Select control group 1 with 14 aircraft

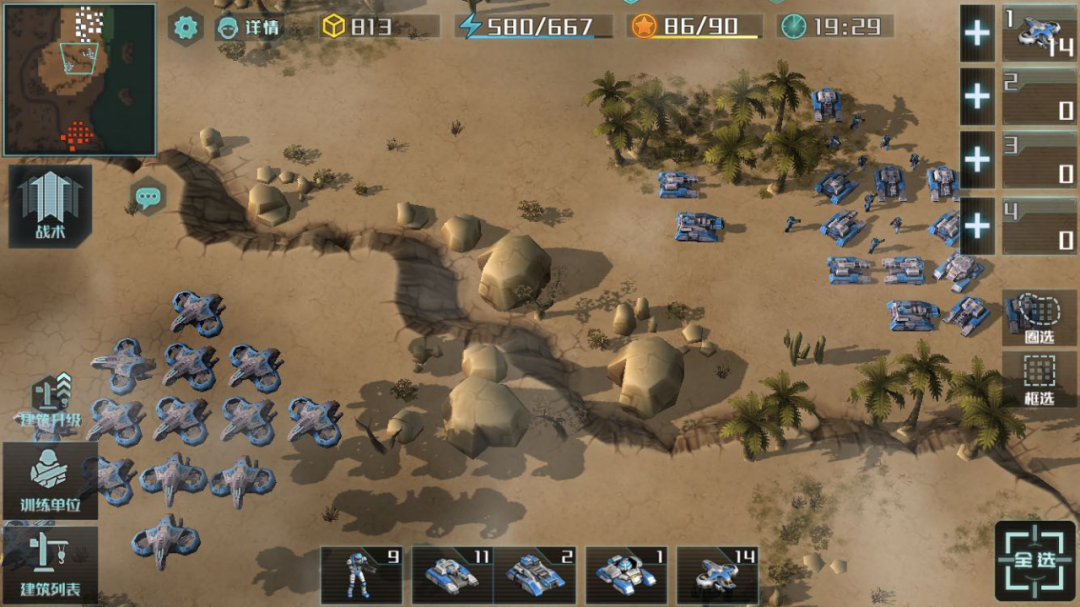[x=1039, y=34]
